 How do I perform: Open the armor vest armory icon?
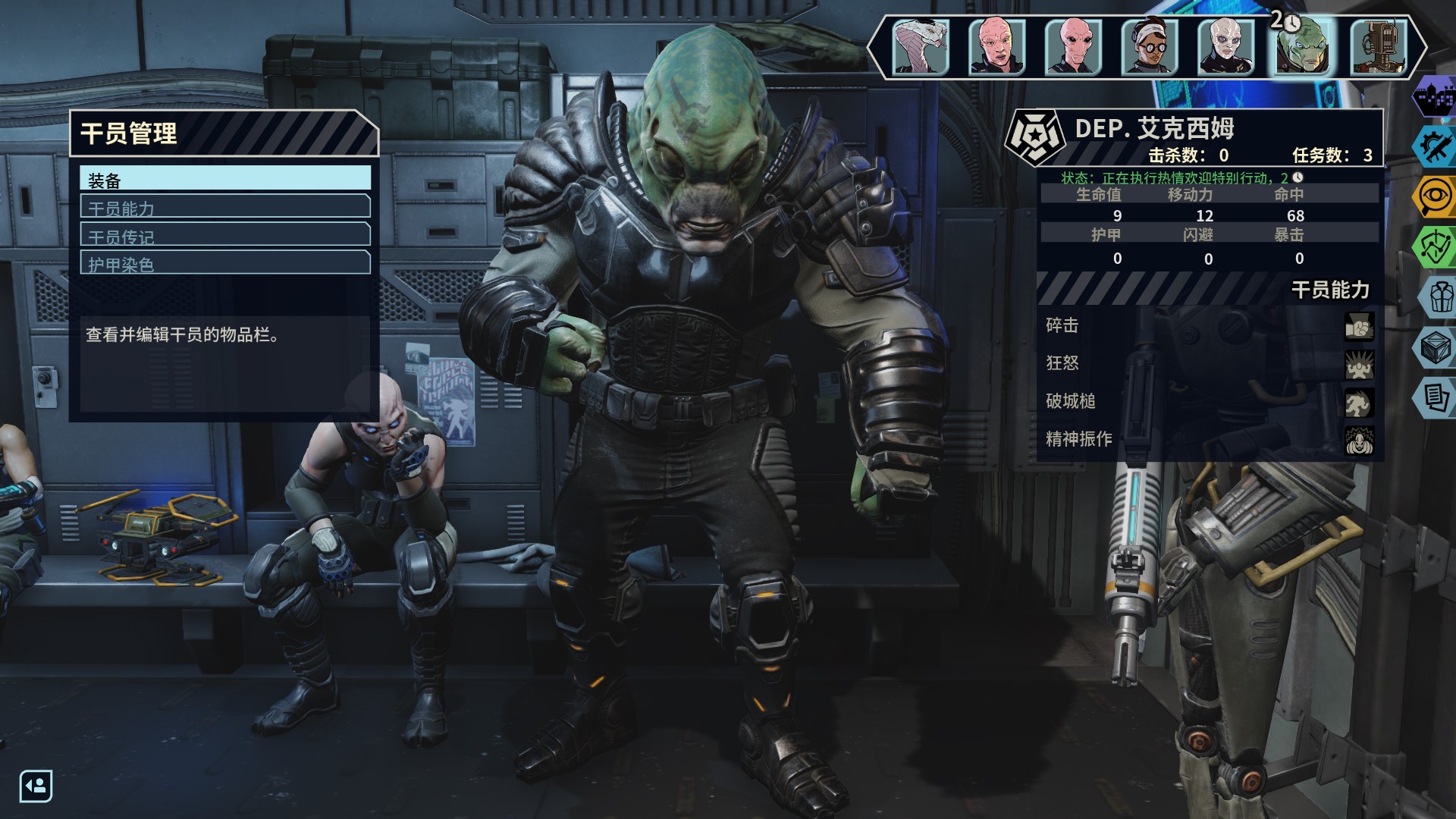(1439, 297)
